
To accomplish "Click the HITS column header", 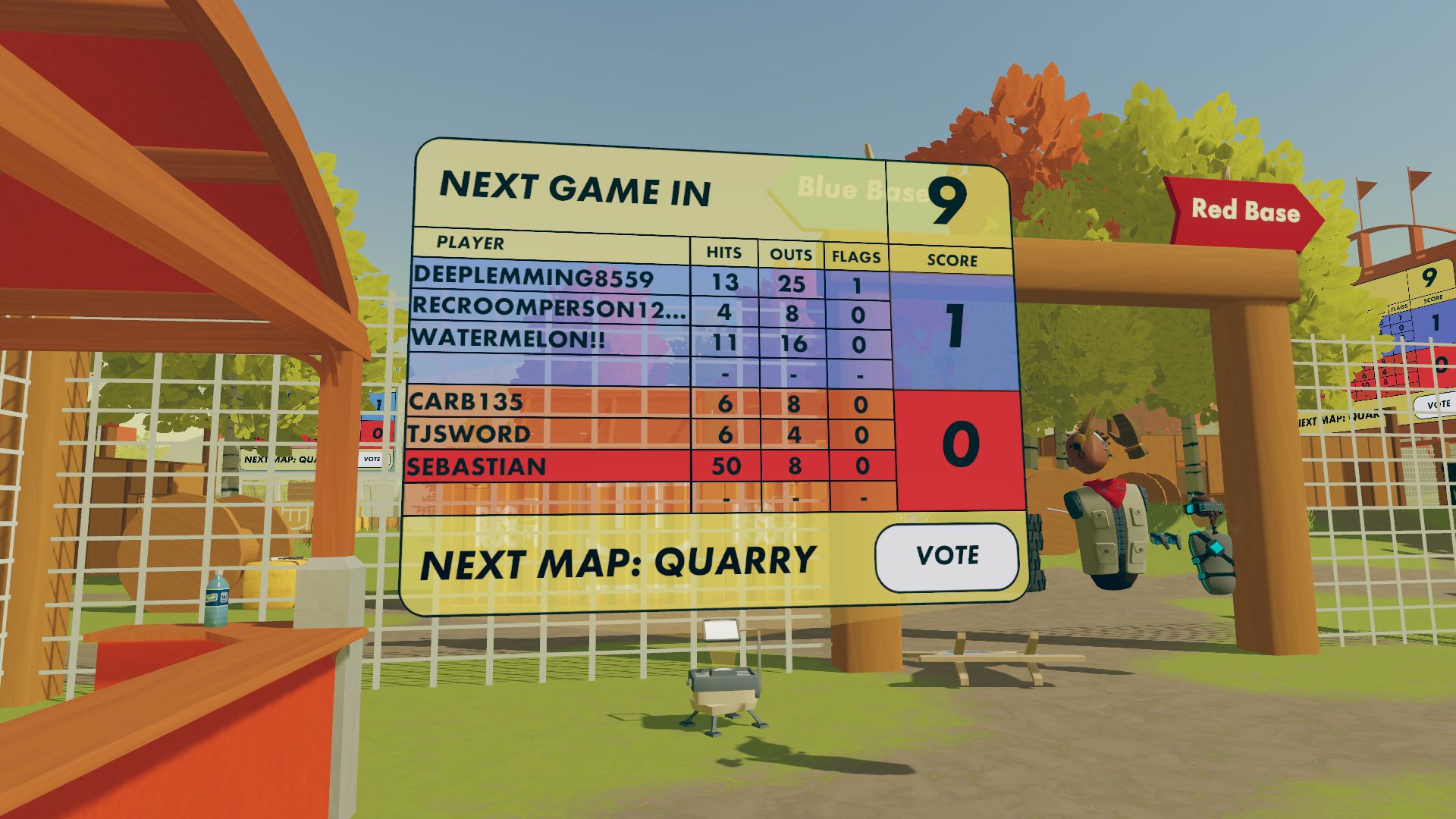I will [724, 254].
